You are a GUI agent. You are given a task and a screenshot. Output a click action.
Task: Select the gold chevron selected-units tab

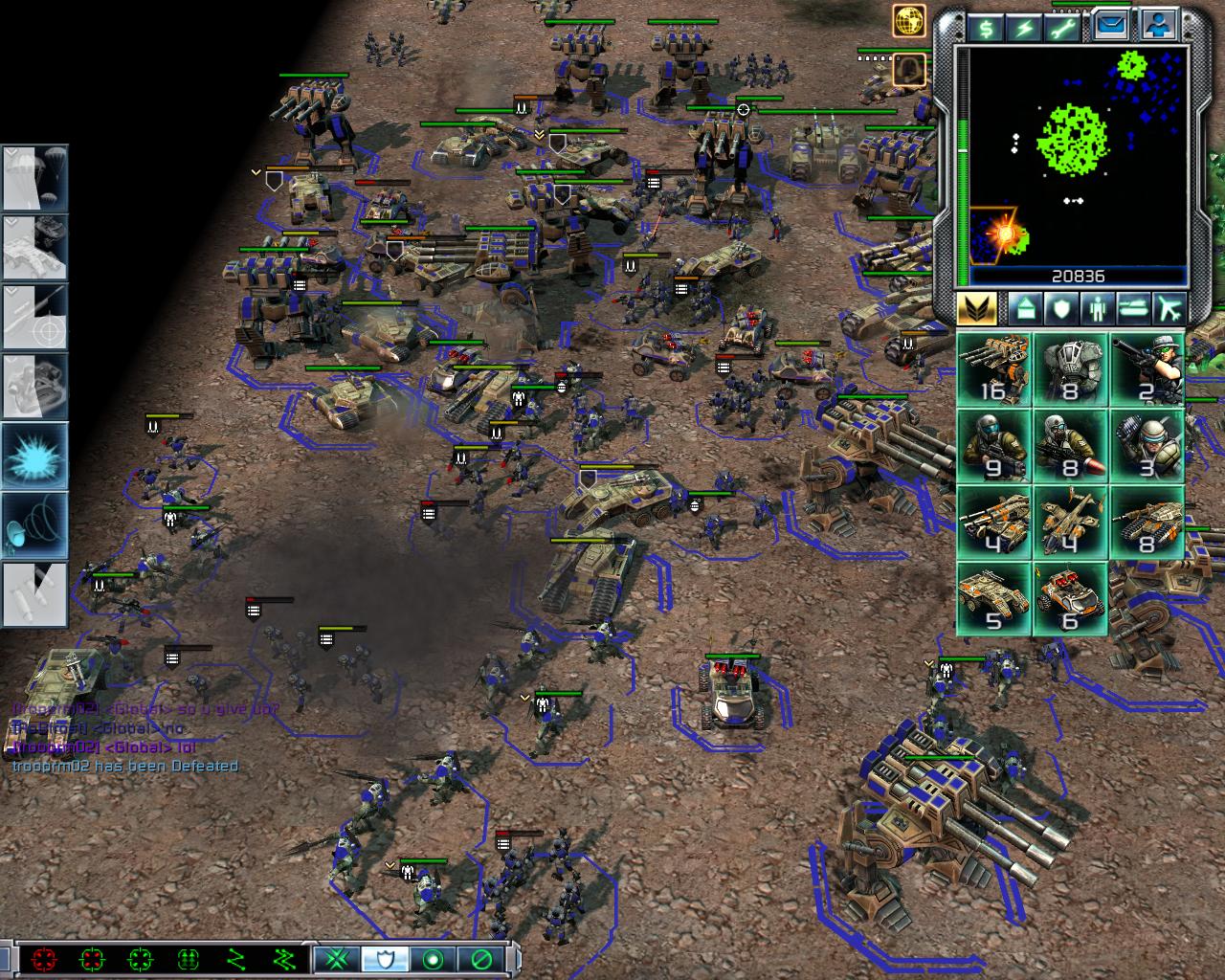(977, 309)
